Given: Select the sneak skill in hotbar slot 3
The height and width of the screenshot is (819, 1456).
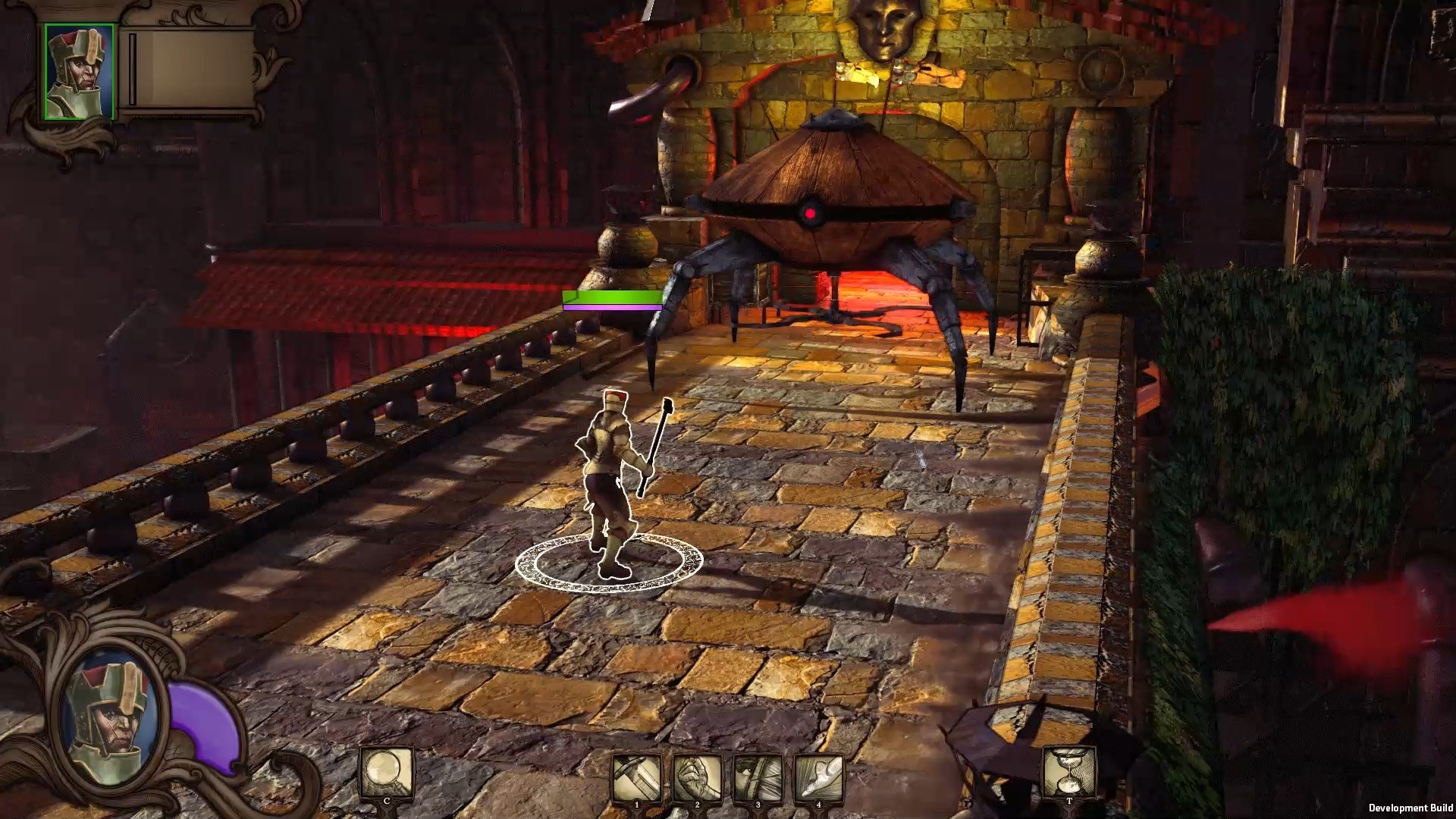Looking at the screenshot, I should click(757, 773).
